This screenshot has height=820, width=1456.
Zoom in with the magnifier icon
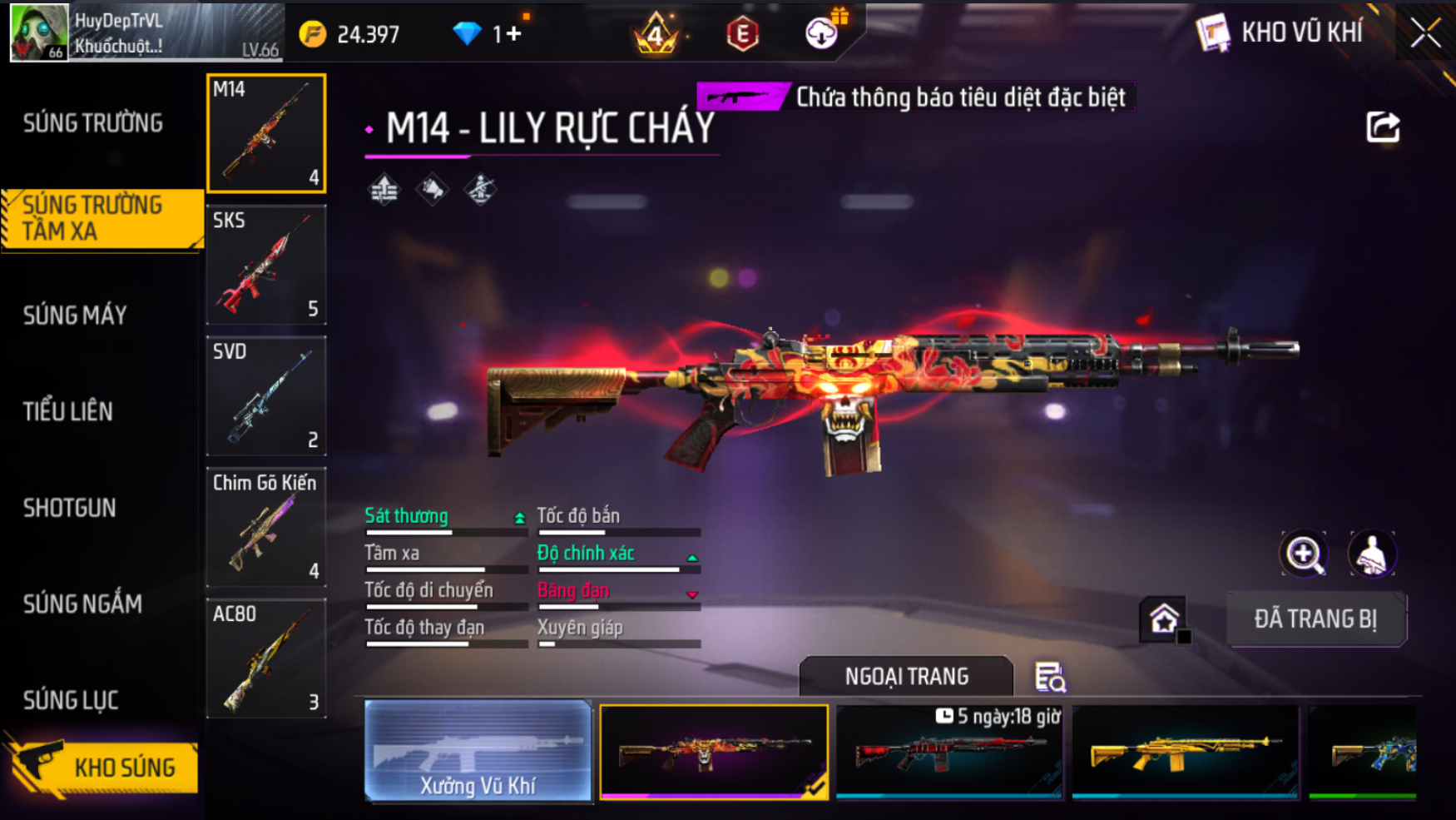pos(1304,554)
